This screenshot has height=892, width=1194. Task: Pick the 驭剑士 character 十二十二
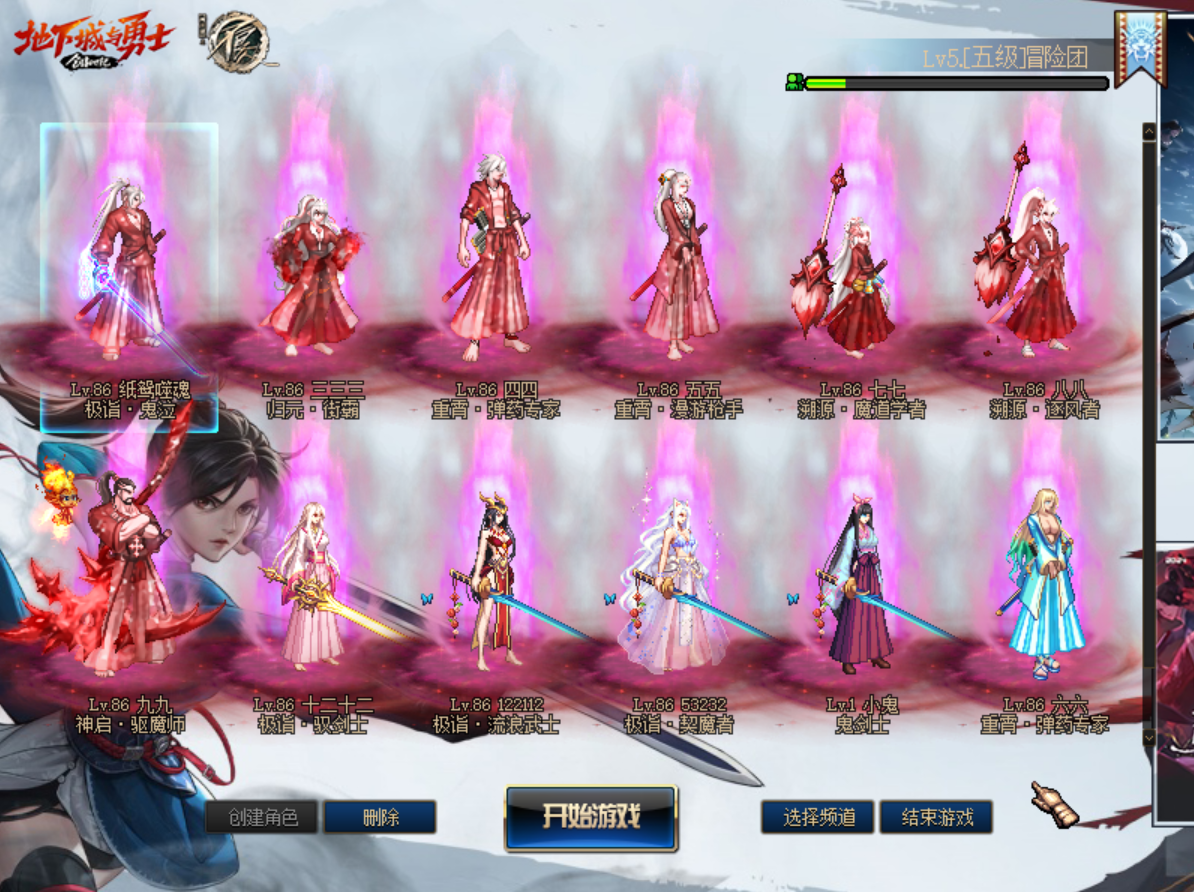pos(312,590)
